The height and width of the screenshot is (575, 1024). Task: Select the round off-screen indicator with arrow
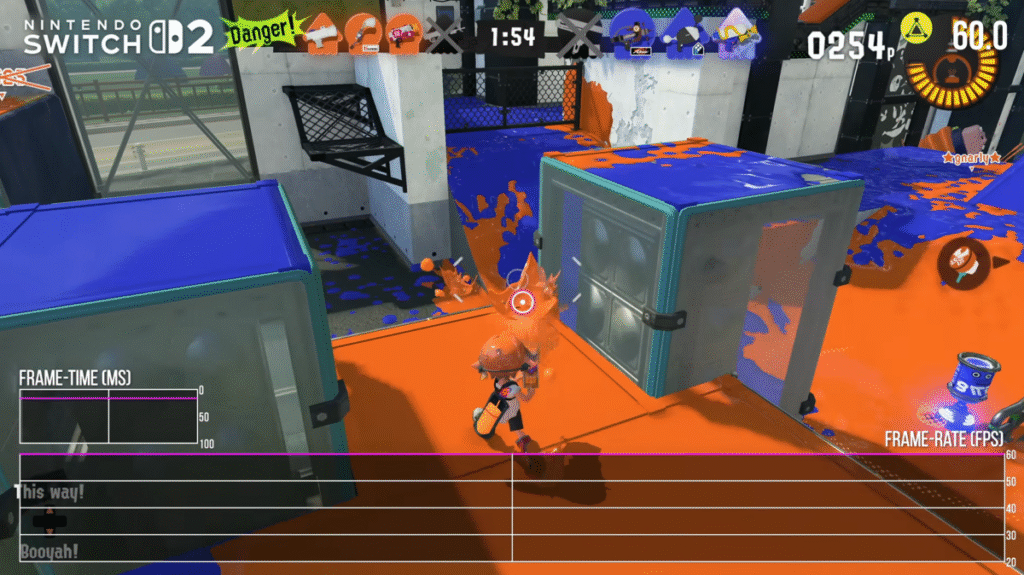pyautogui.click(x=964, y=261)
